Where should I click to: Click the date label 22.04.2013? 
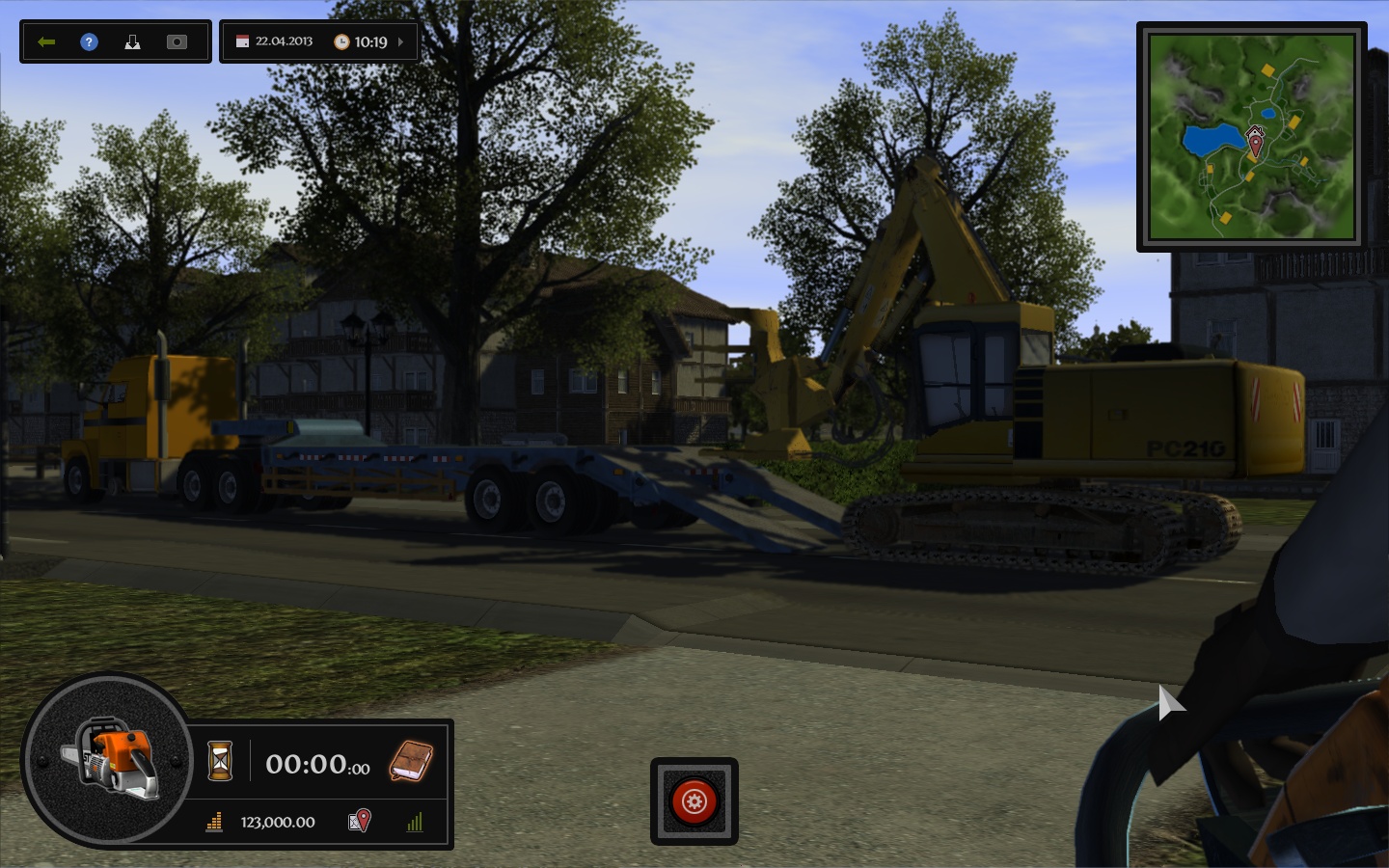286,41
